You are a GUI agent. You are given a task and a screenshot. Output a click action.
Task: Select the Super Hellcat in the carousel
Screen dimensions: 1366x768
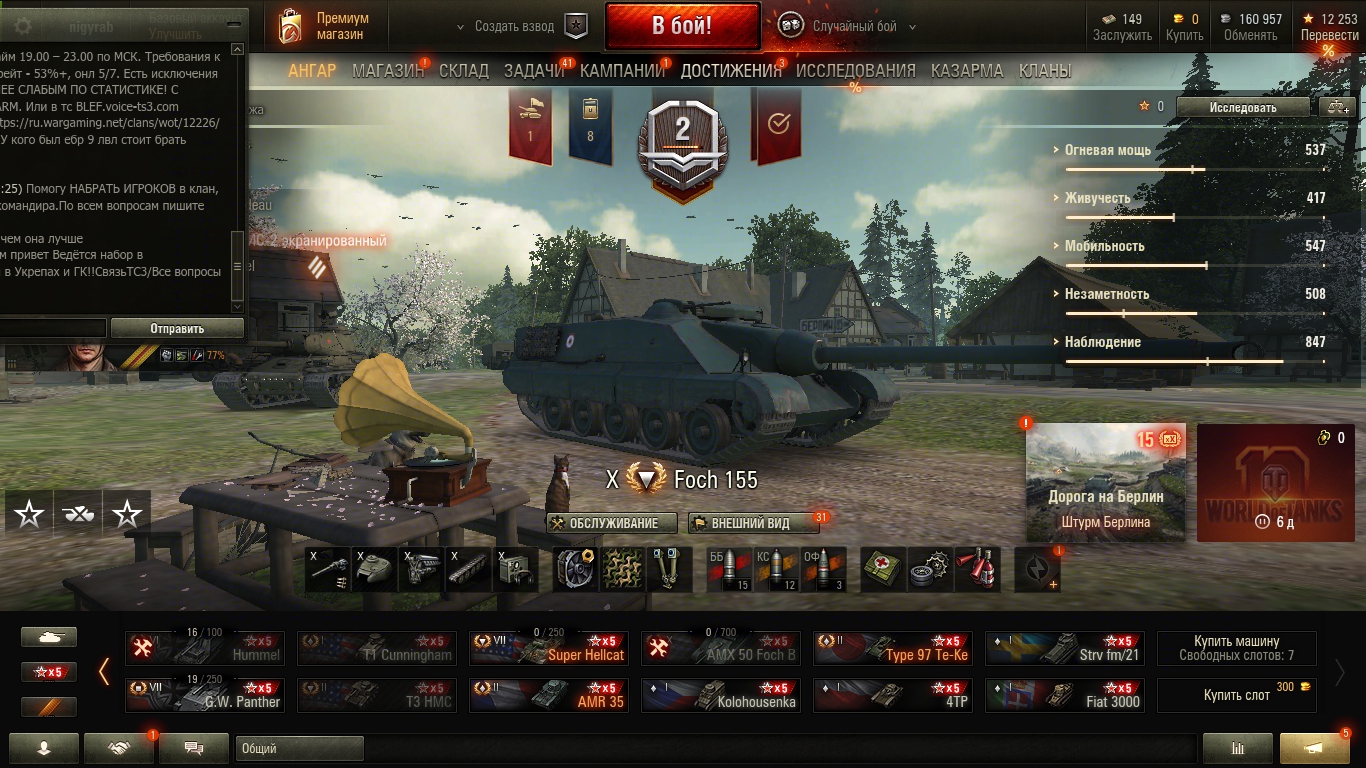click(549, 648)
